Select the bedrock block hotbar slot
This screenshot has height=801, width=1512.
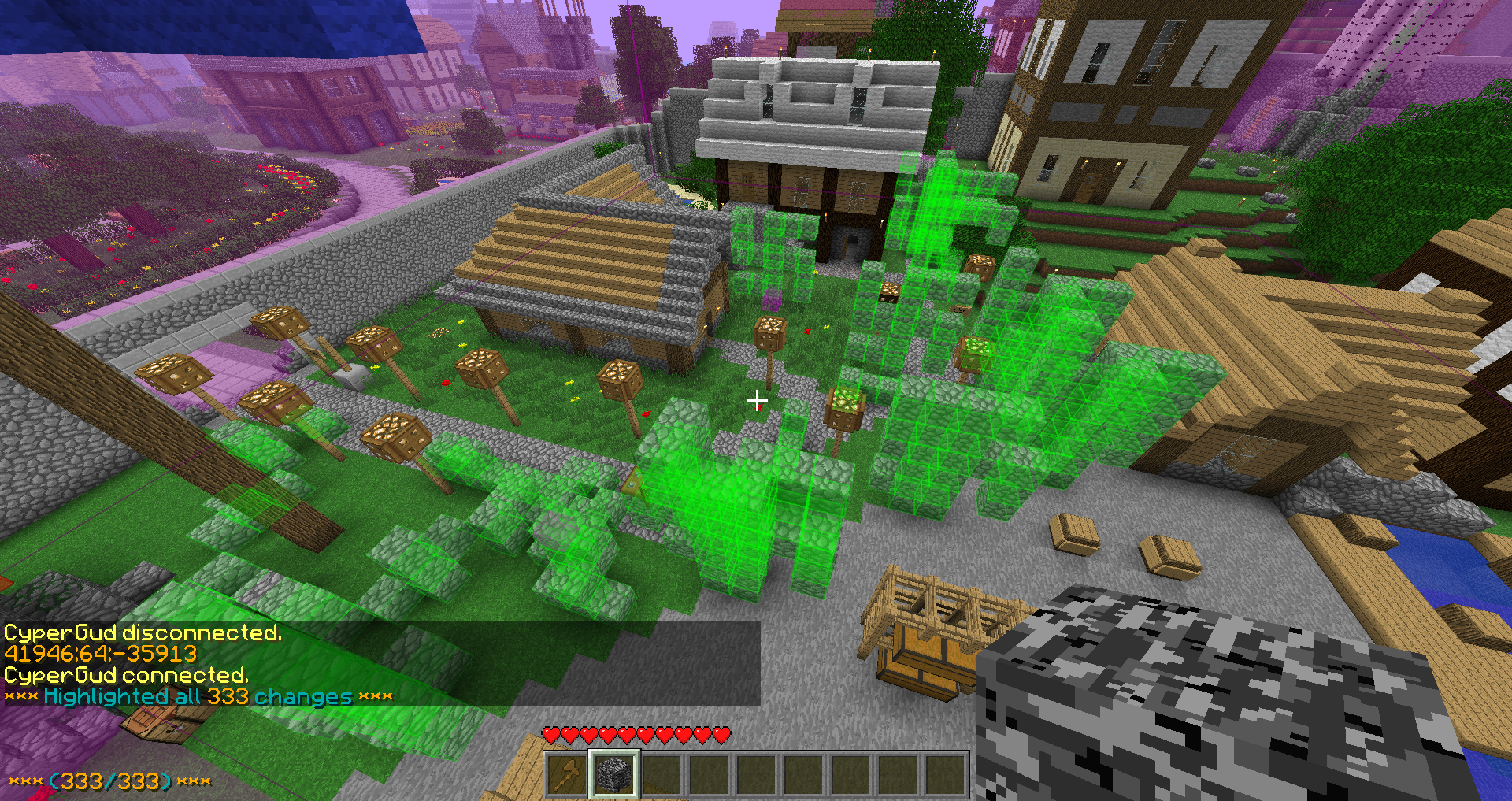pos(614,774)
